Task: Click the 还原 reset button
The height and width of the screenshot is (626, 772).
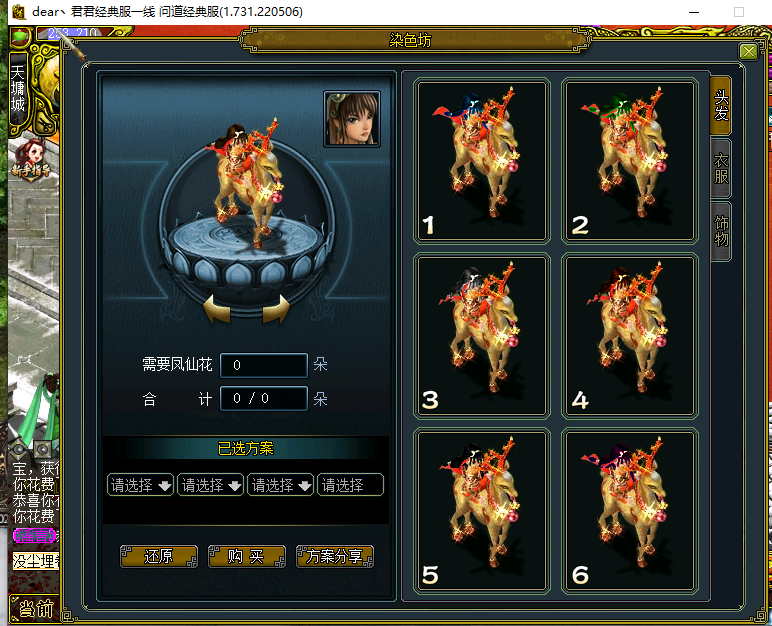Action: pyautogui.click(x=158, y=557)
